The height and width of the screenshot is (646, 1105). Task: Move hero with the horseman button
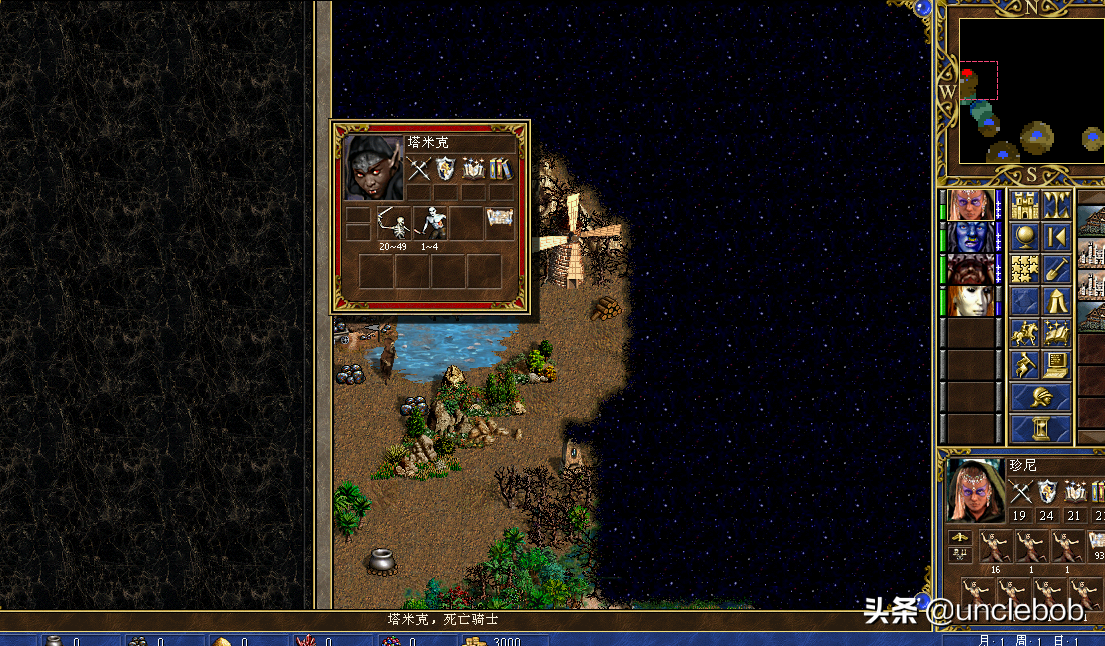[x=1024, y=333]
